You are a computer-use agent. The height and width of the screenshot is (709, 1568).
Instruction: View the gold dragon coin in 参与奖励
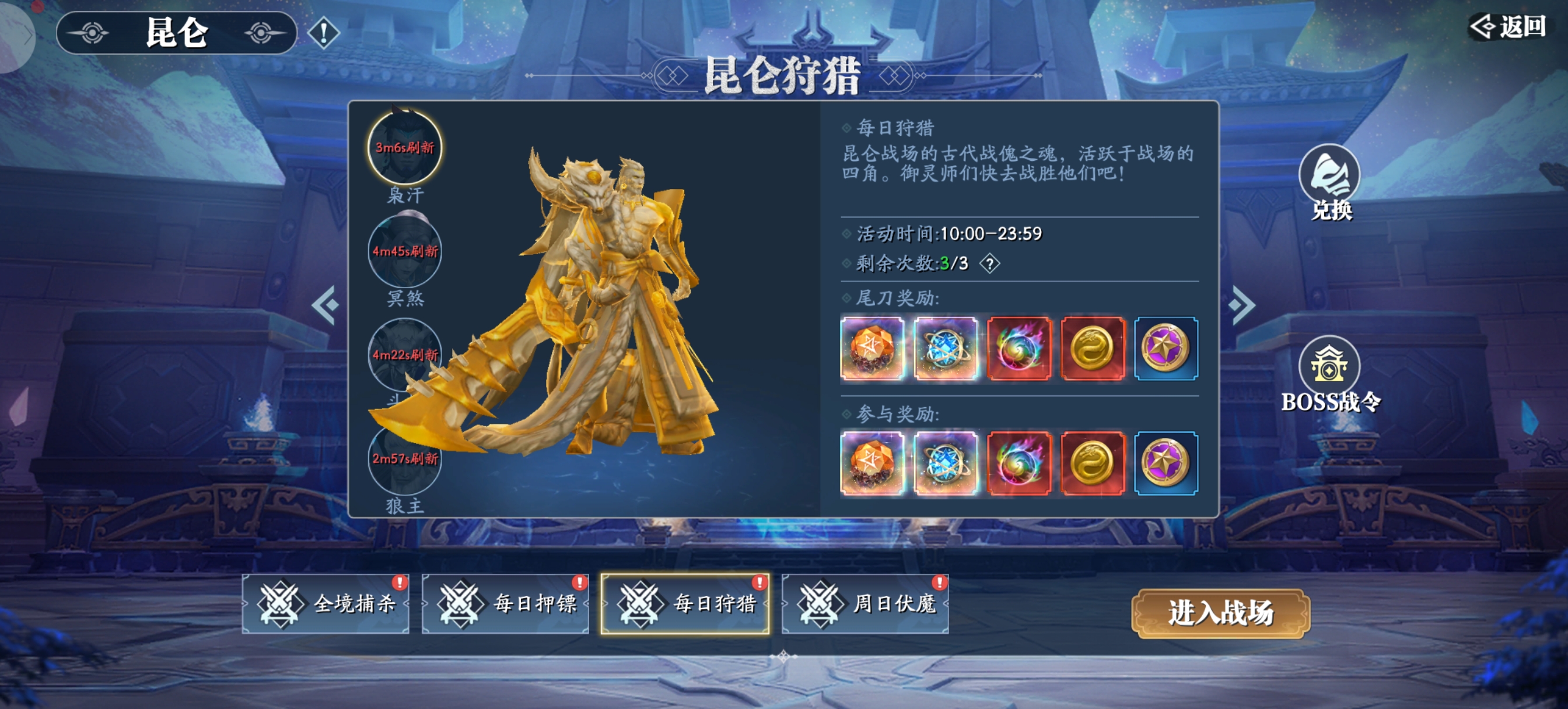(x=1093, y=463)
